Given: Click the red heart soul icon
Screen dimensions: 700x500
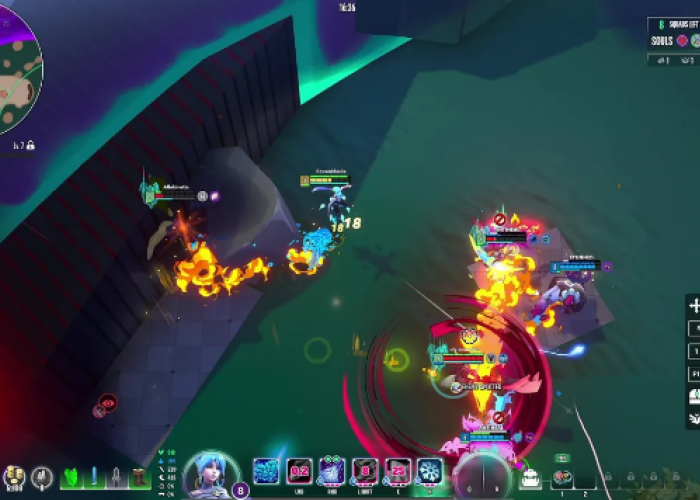Looking at the screenshot, I should point(683,40).
